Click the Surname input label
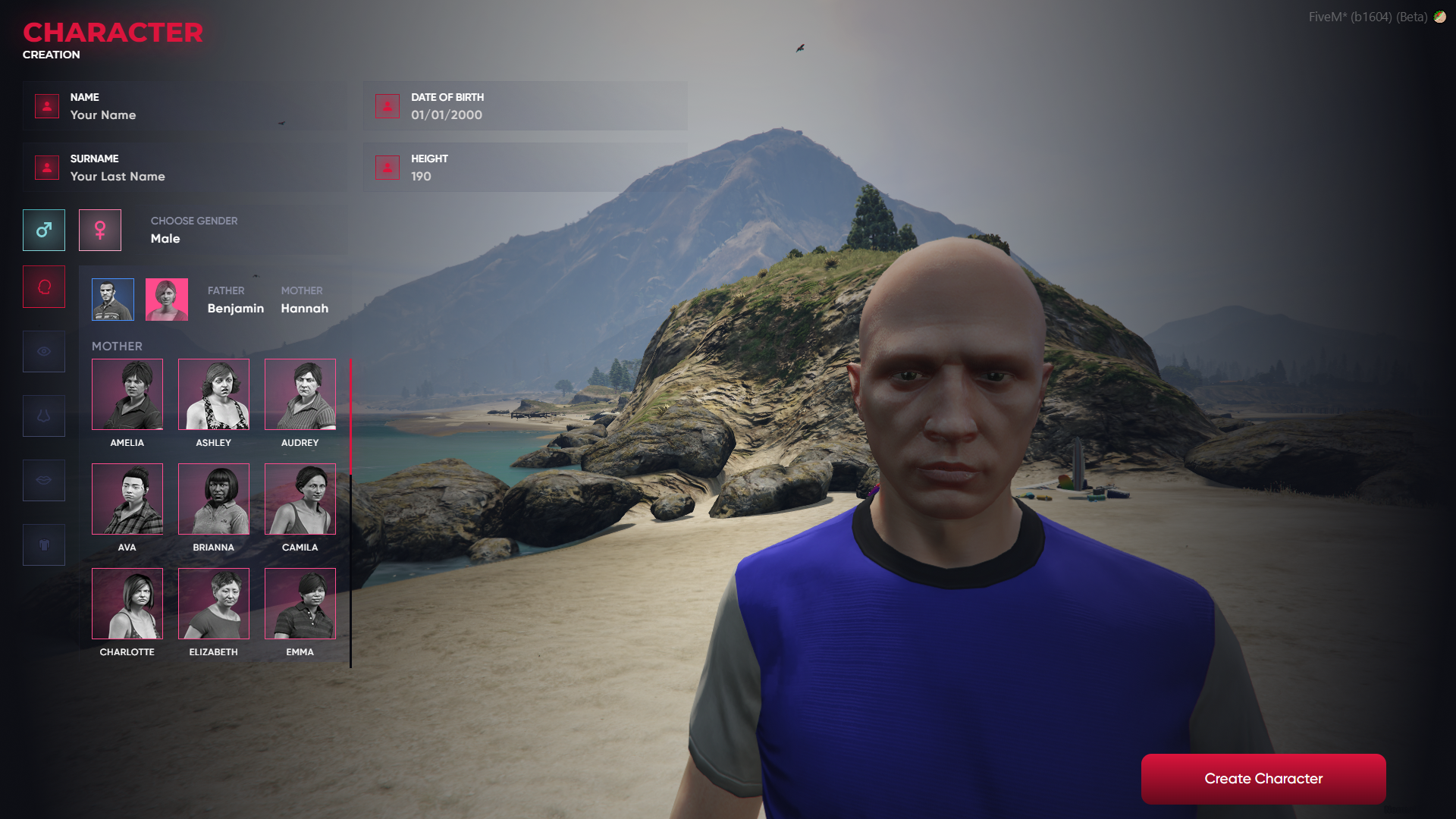This screenshot has height=819, width=1456. (x=94, y=158)
